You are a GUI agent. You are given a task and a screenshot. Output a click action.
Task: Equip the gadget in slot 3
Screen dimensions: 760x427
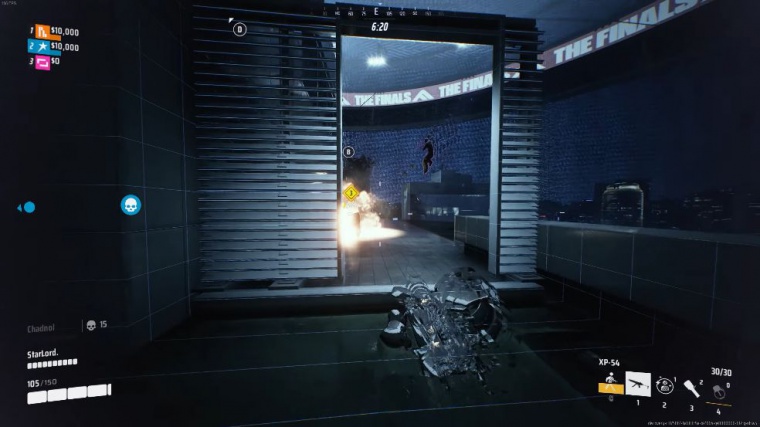pos(691,387)
